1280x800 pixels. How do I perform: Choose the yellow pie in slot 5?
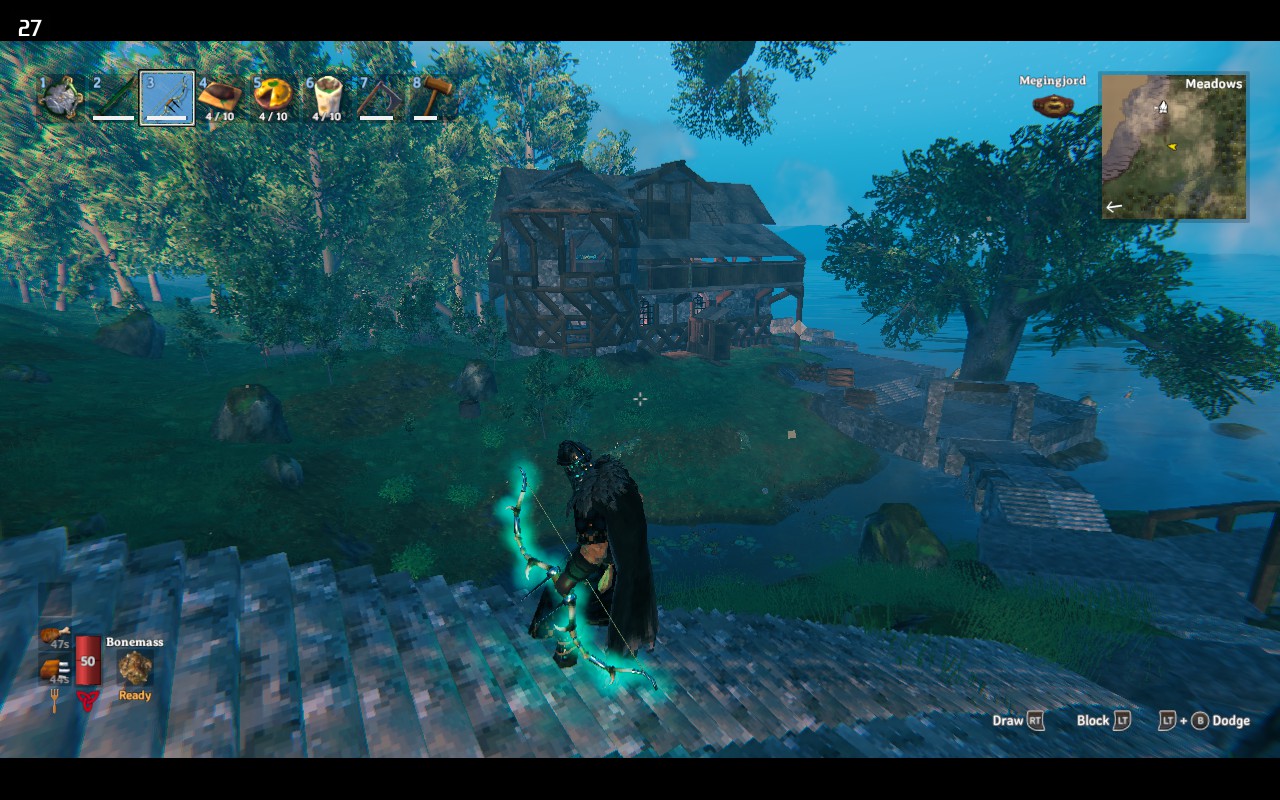pyautogui.click(x=273, y=97)
